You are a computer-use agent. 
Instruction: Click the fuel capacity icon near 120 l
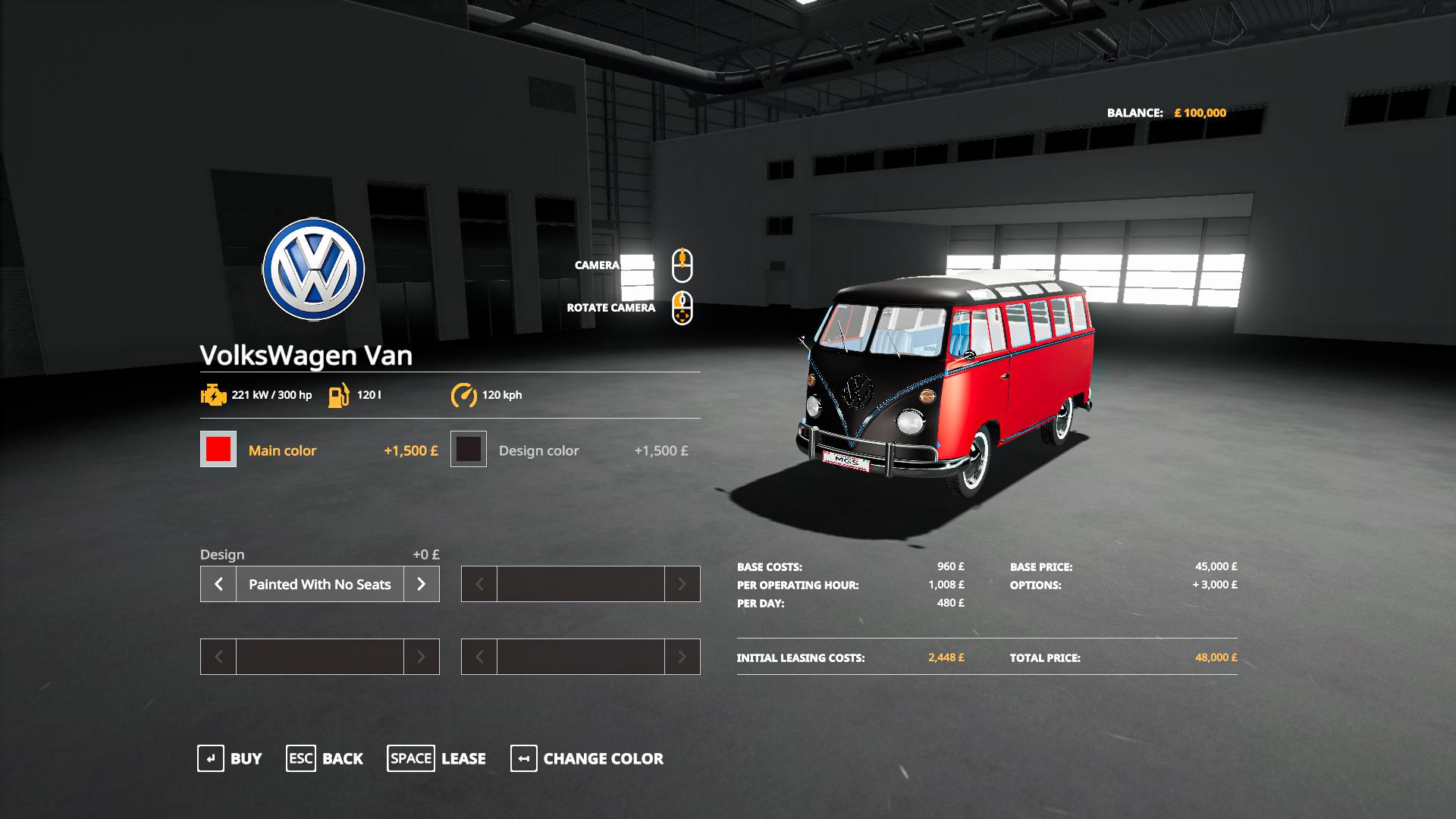coord(339,394)
